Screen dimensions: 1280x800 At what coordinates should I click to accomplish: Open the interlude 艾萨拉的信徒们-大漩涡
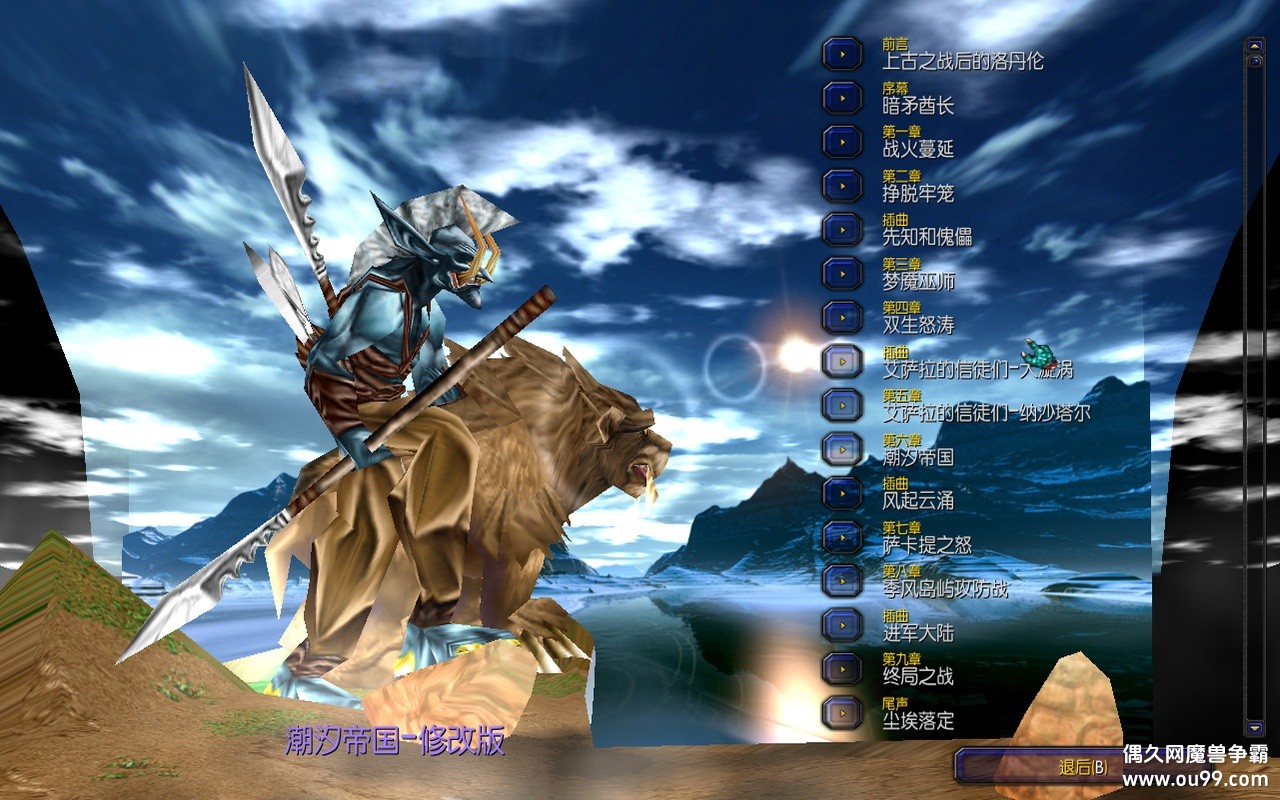842,361
